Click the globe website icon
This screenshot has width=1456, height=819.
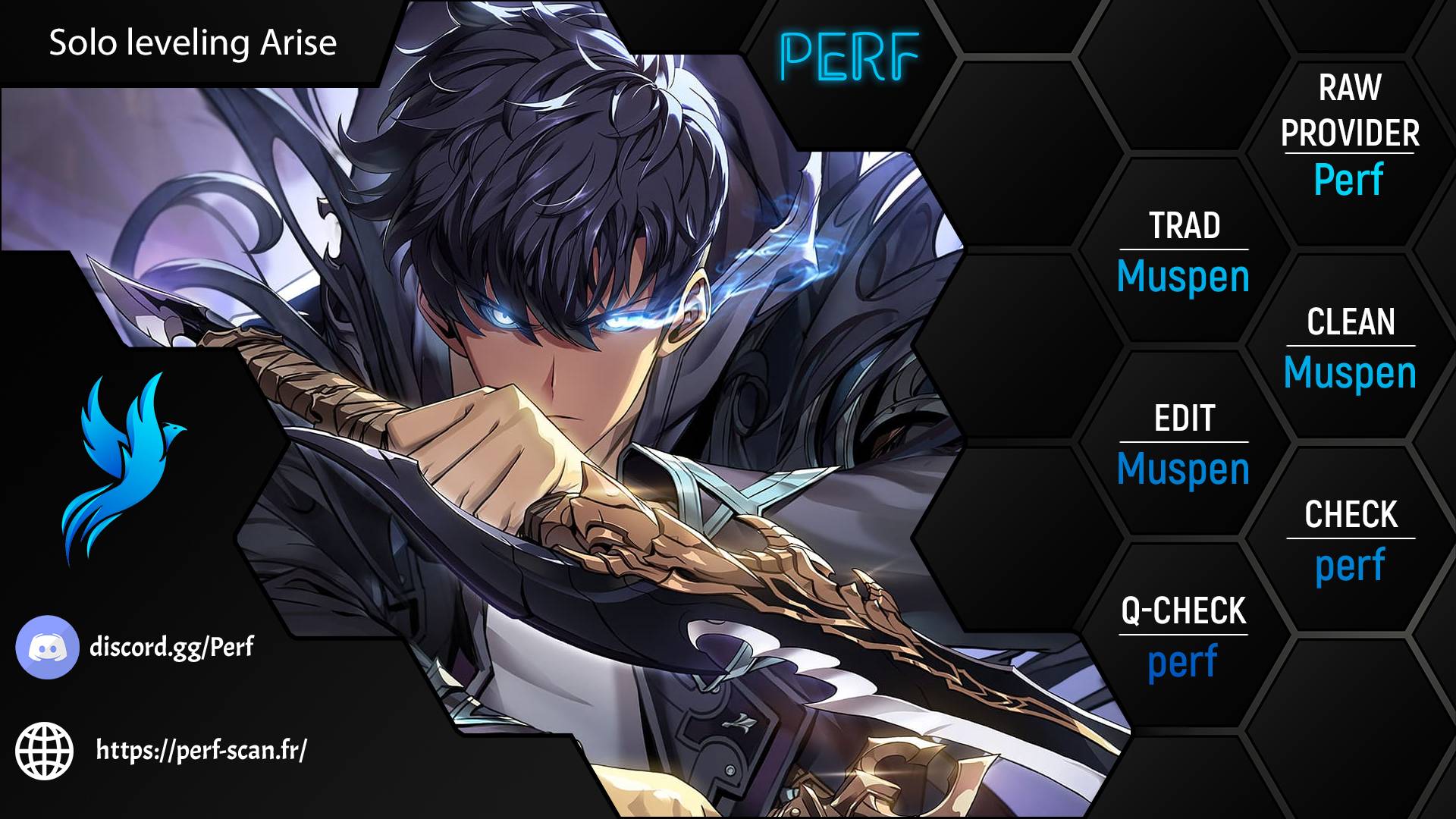45,751
